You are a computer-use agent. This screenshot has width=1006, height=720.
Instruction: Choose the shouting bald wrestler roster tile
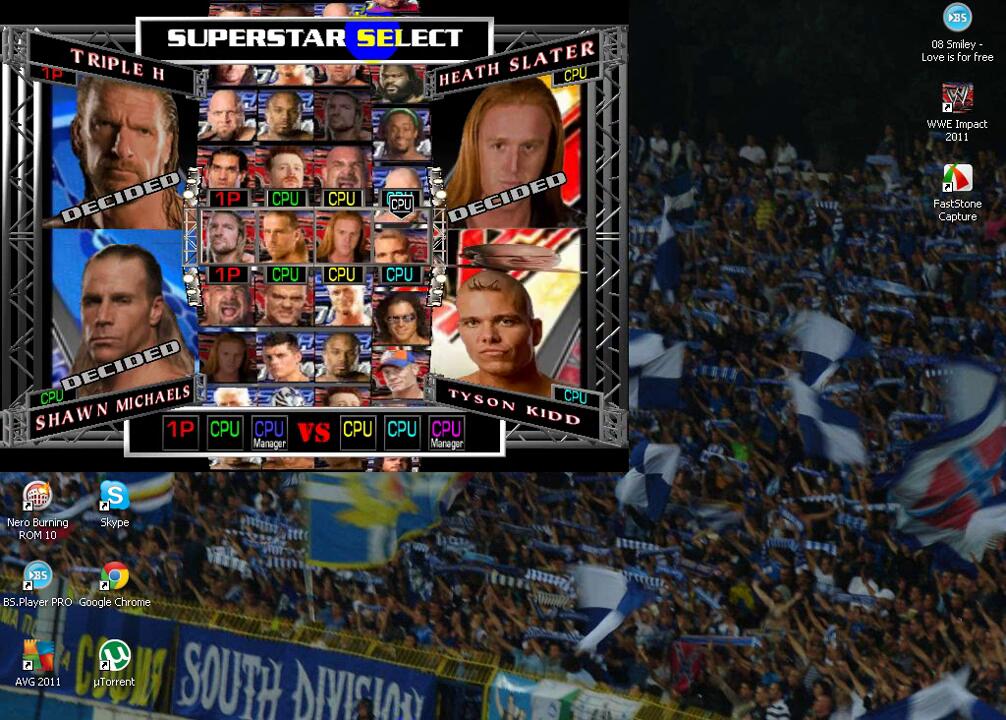click(227, 304)
